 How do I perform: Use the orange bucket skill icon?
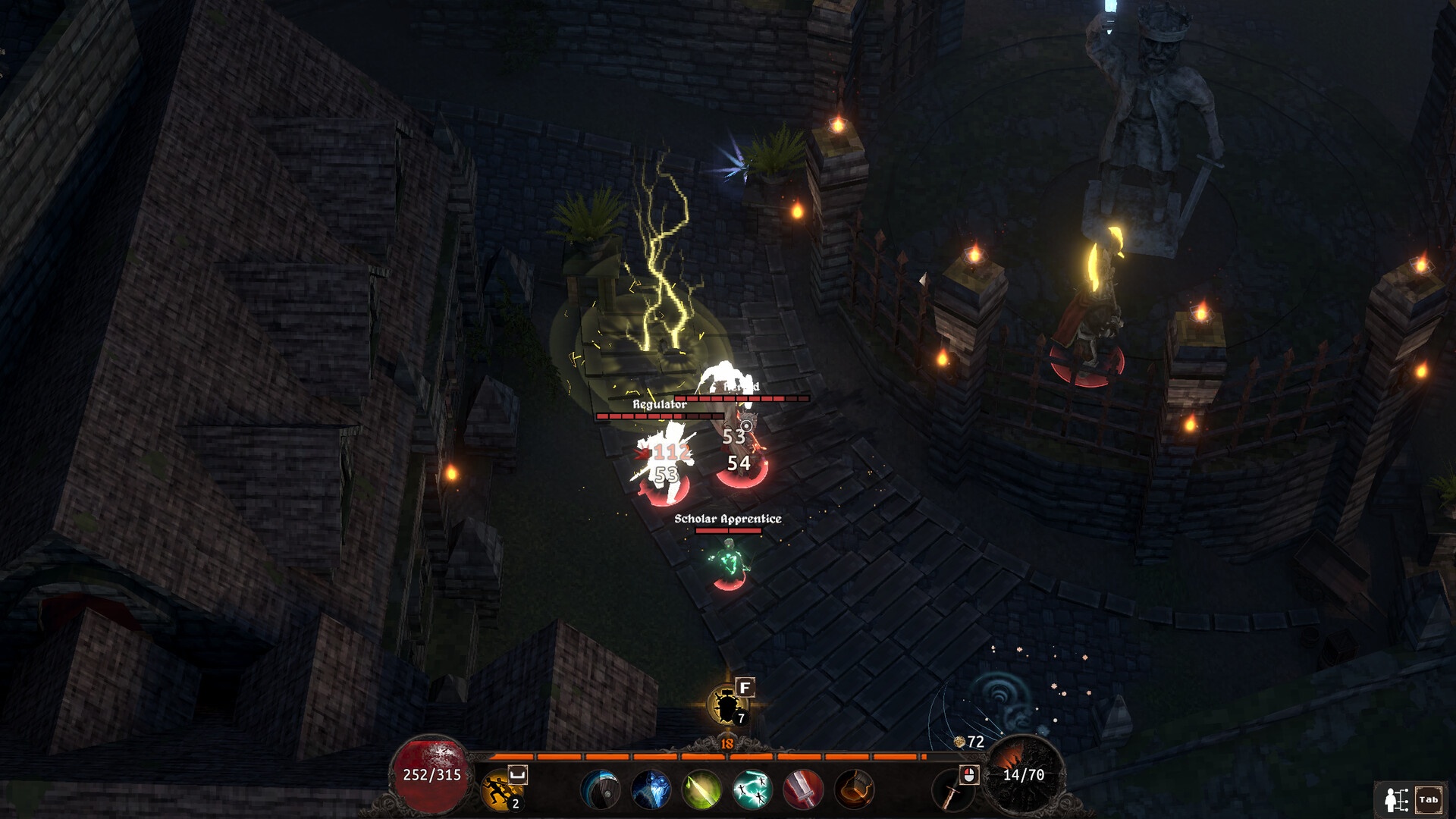854,789
